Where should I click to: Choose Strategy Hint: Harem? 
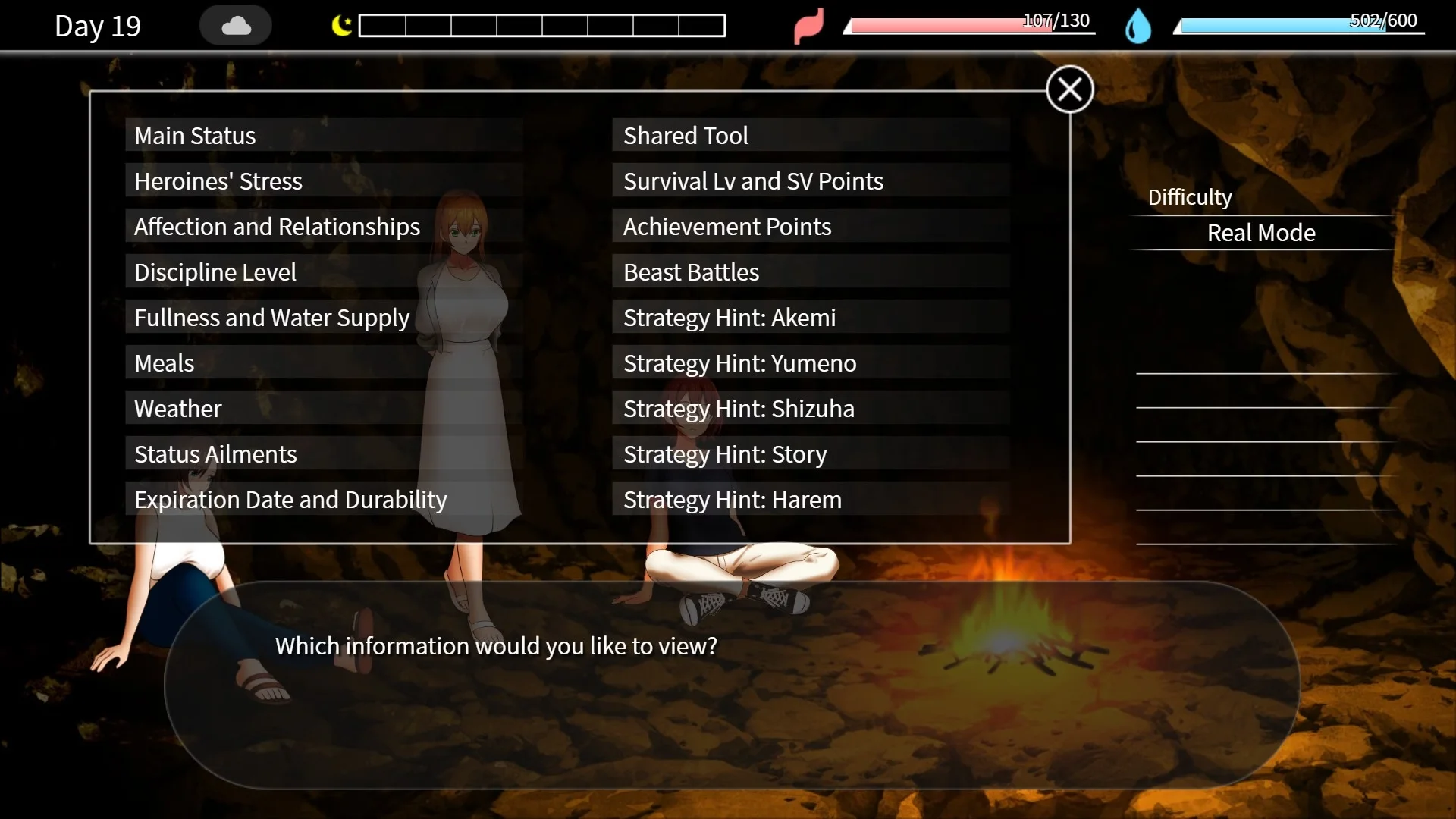810,500
